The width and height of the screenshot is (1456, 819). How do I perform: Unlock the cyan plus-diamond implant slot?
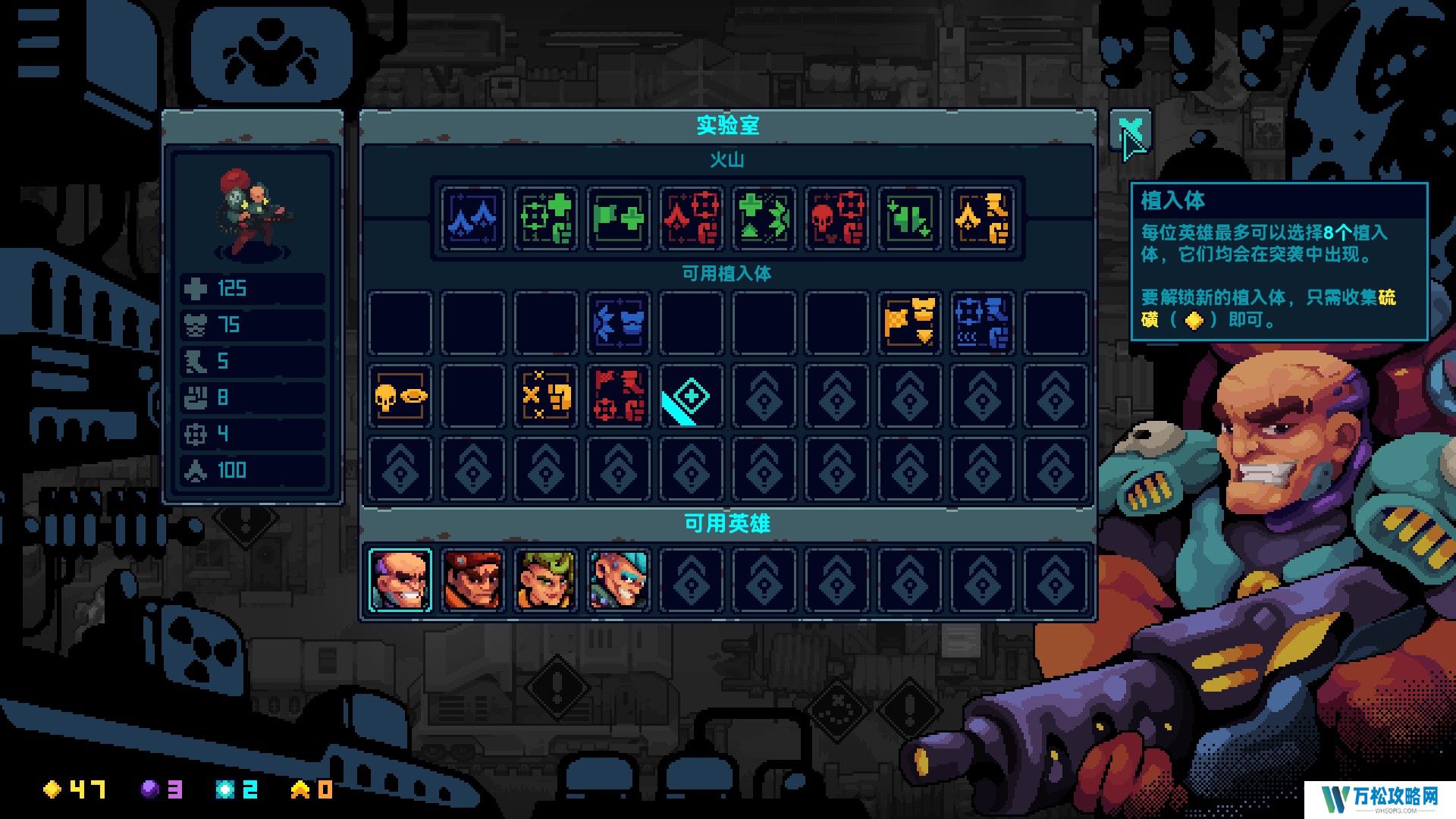point(692,396)
